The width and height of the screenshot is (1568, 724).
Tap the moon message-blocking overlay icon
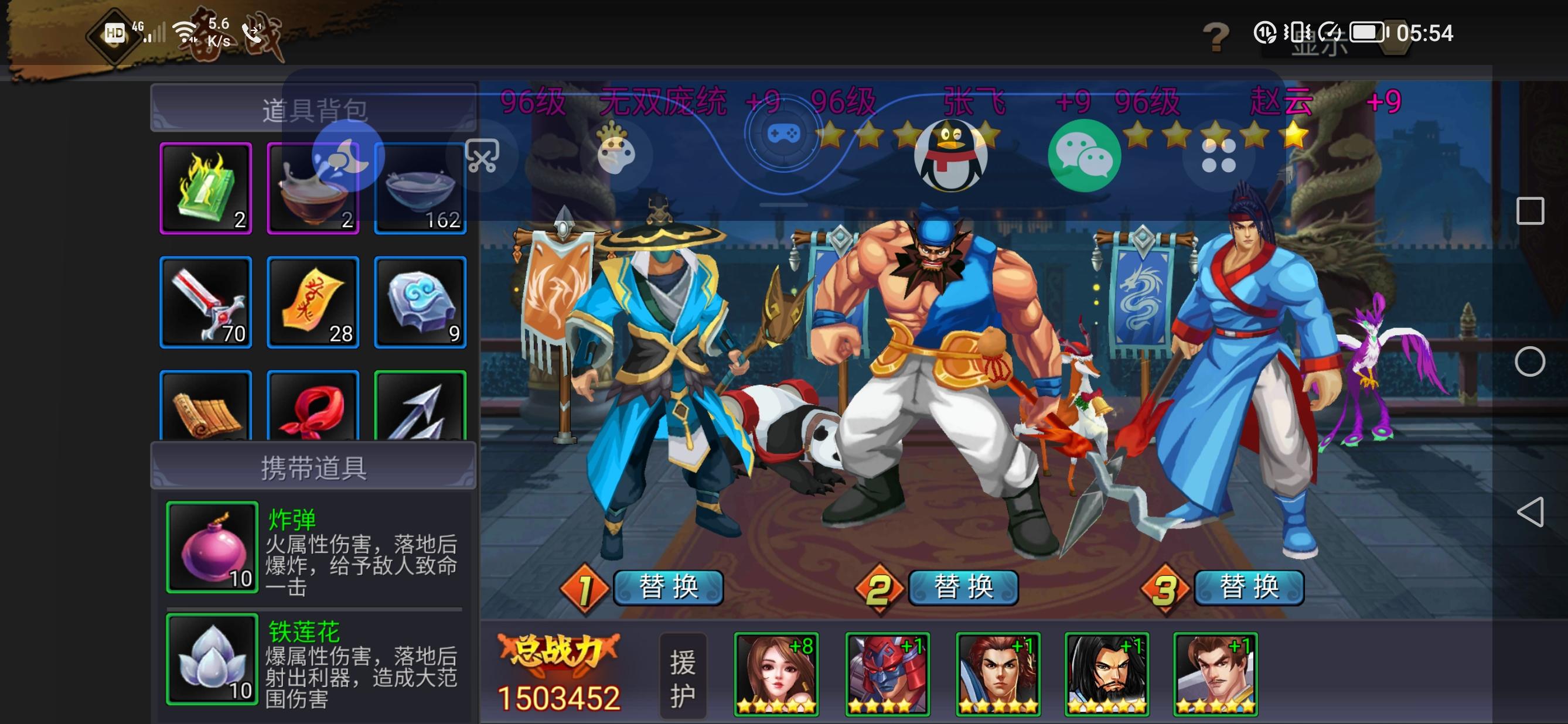(x=346, y=156)
